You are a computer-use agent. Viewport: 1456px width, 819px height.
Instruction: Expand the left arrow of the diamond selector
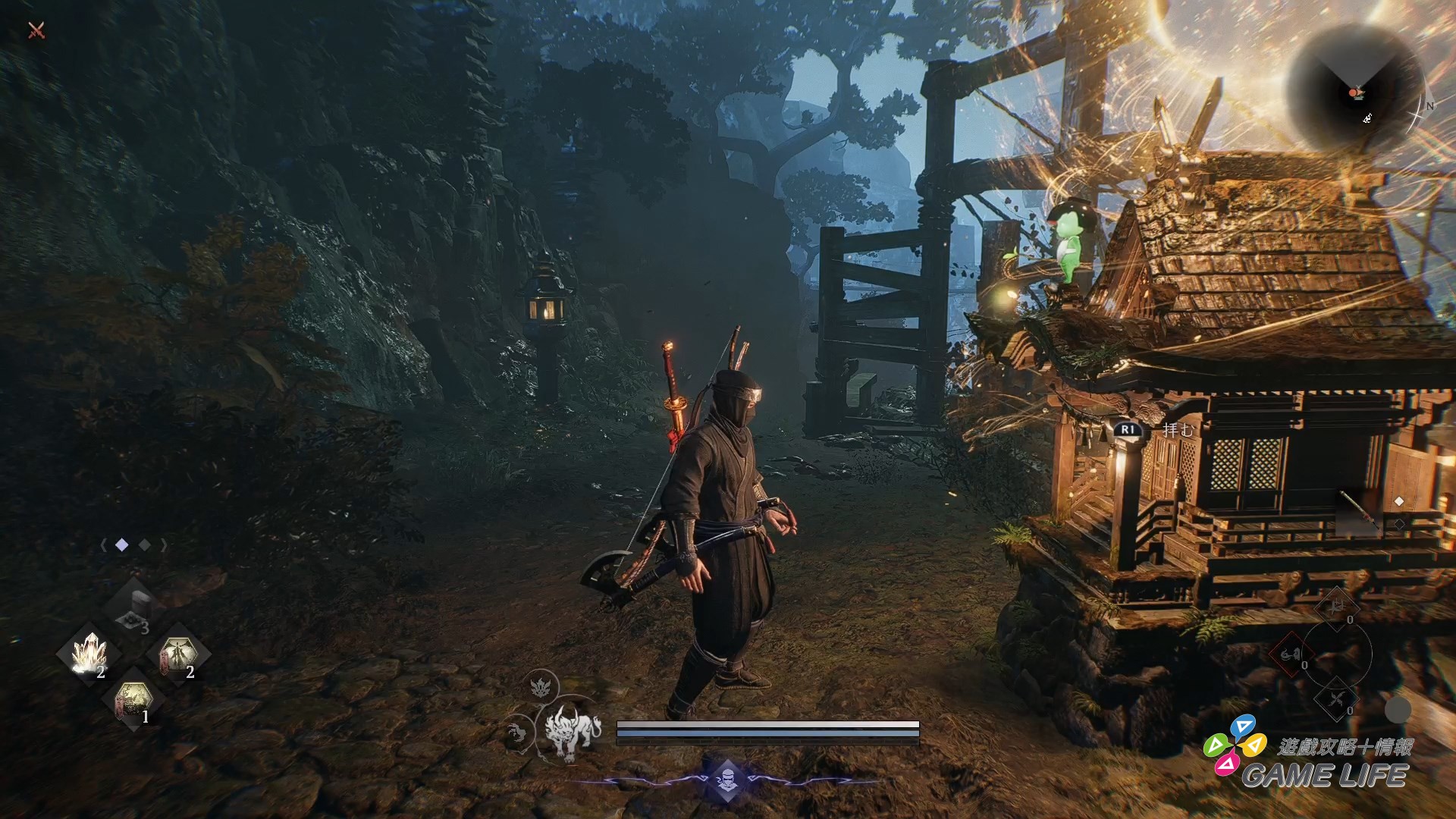tap(104, 545)
